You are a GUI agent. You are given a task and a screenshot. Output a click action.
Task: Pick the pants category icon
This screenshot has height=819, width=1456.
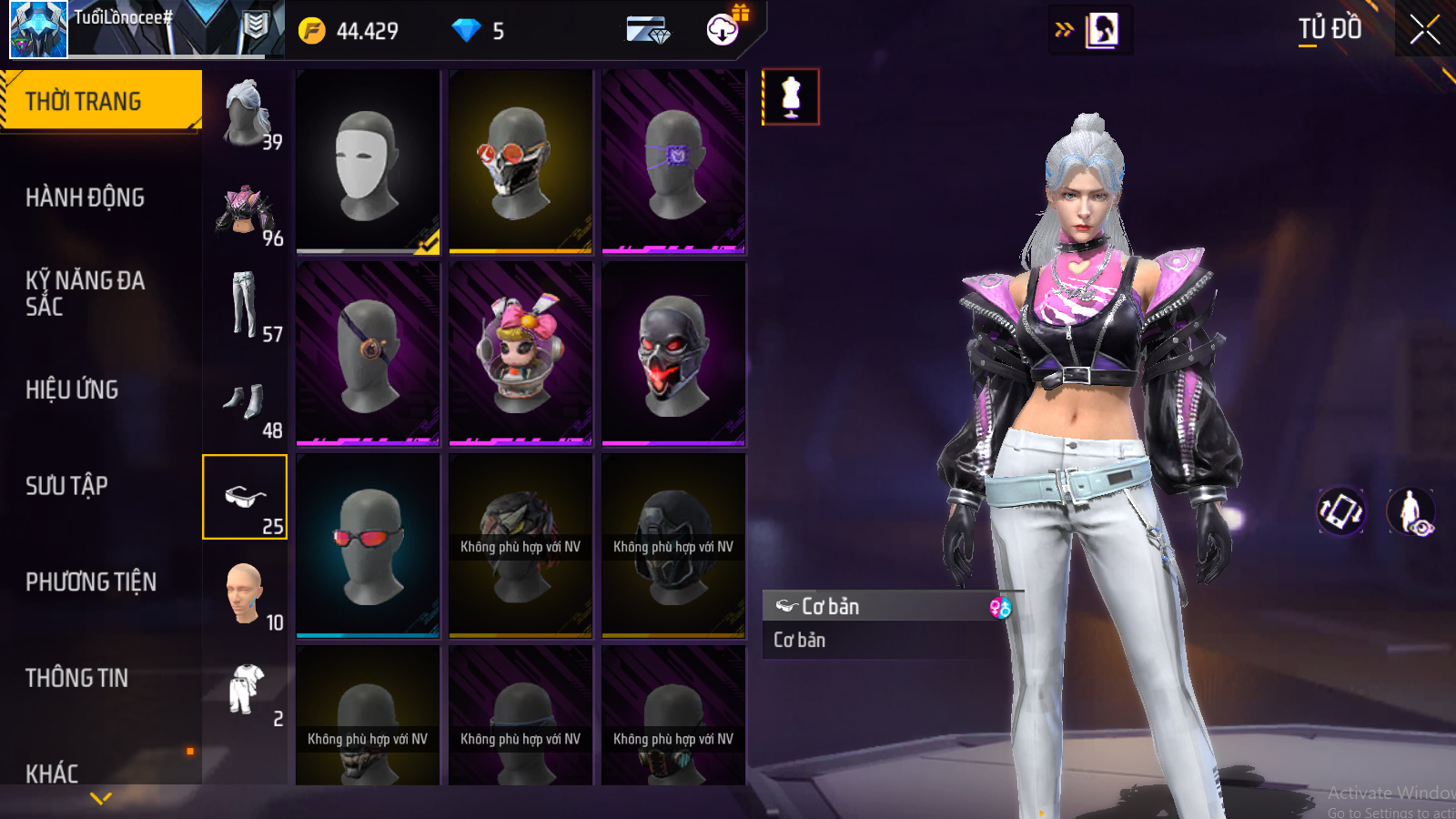[x=244, y=306]
